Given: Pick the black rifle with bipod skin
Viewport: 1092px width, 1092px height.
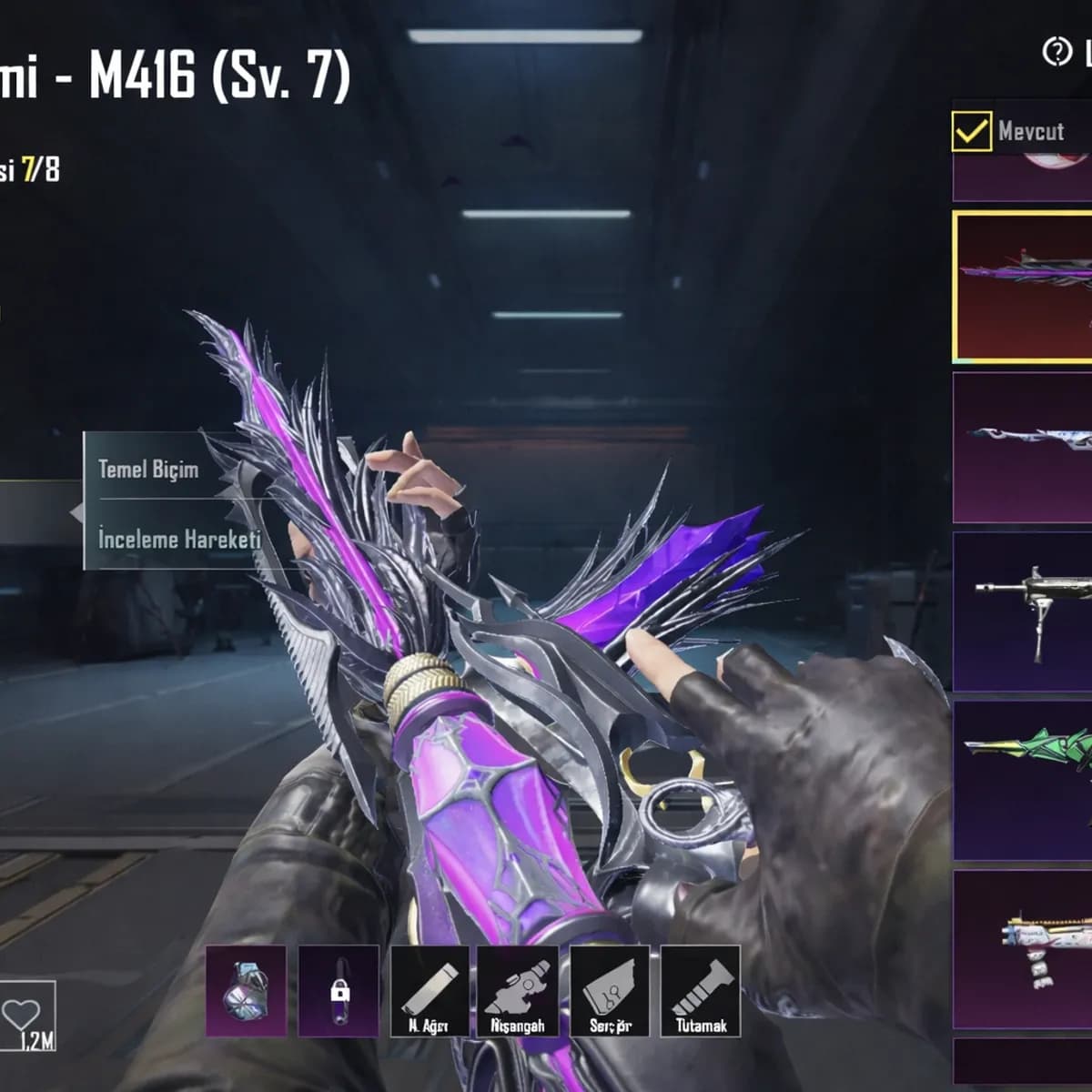Looking at the screenshot, I should pos(1023,612).
